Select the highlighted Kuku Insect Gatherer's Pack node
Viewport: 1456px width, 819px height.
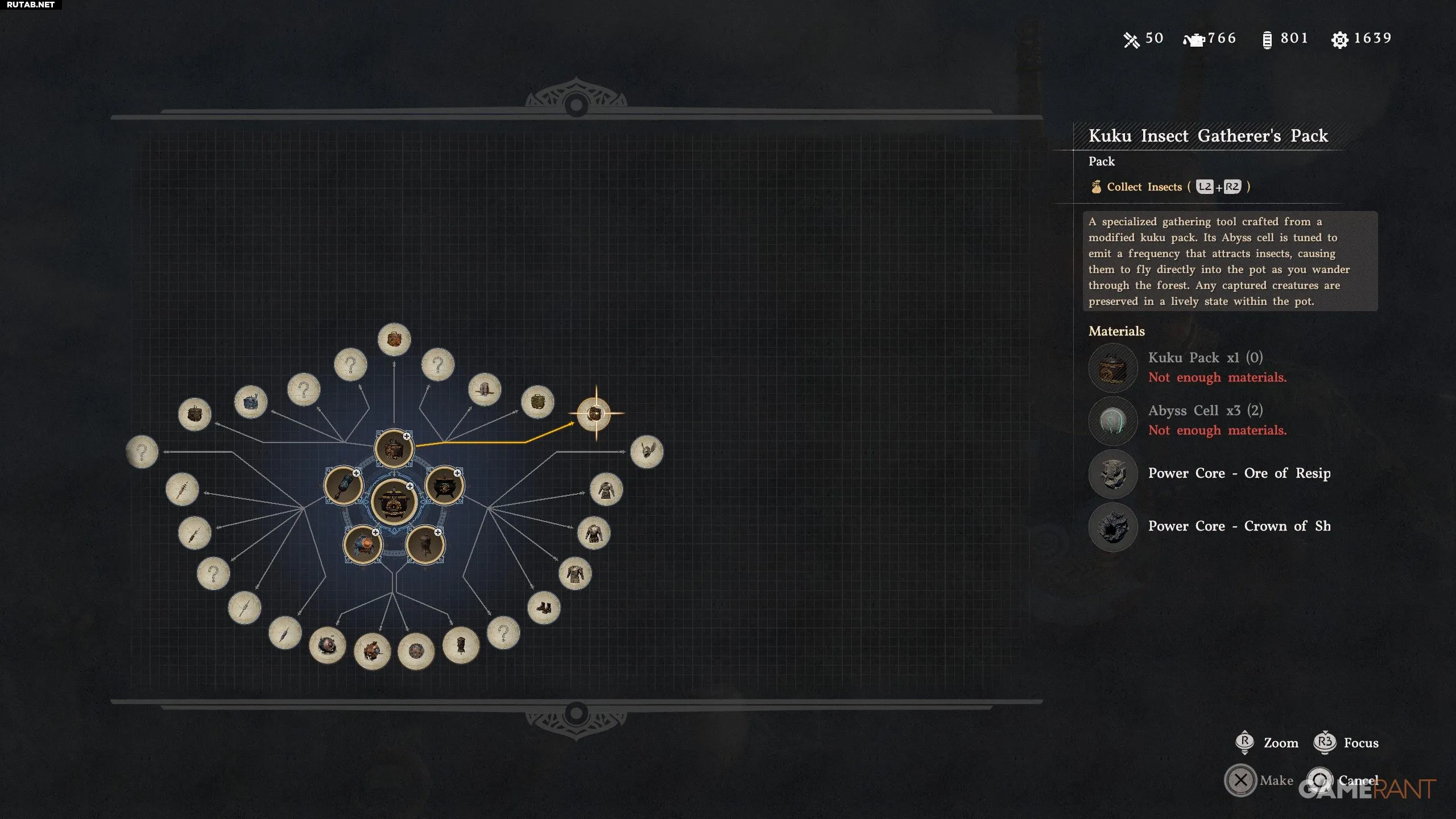tap(595, 413)
